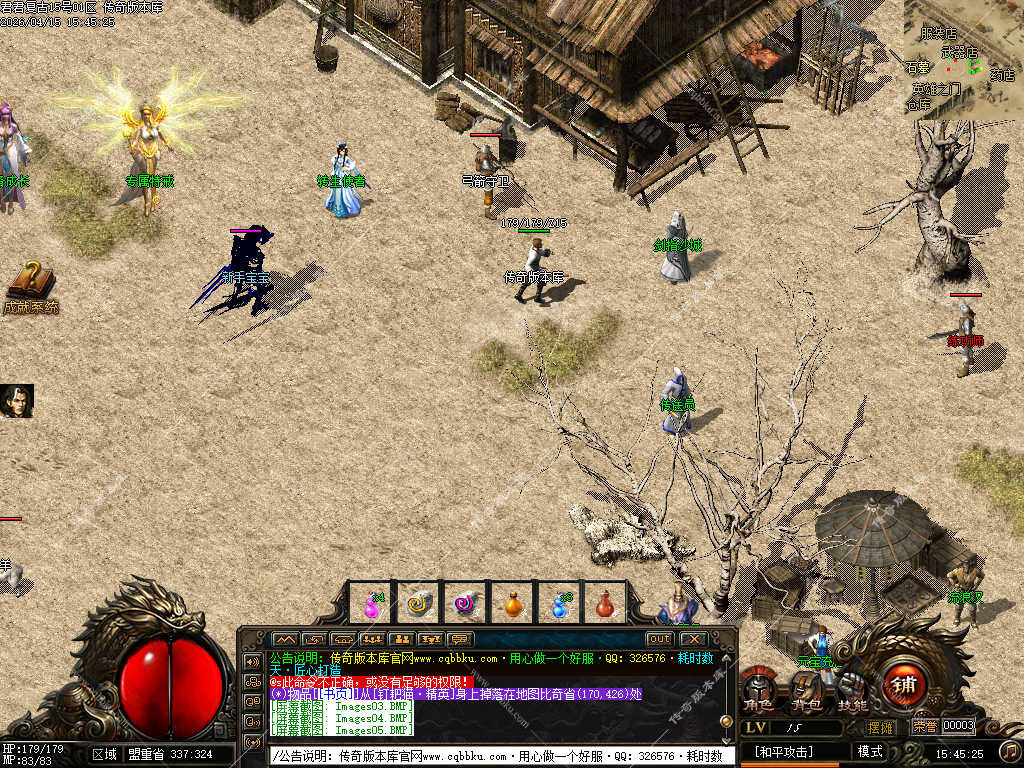Click the music note sound icon
This screenshot has width=1024, height=768.
[1010, 750]
